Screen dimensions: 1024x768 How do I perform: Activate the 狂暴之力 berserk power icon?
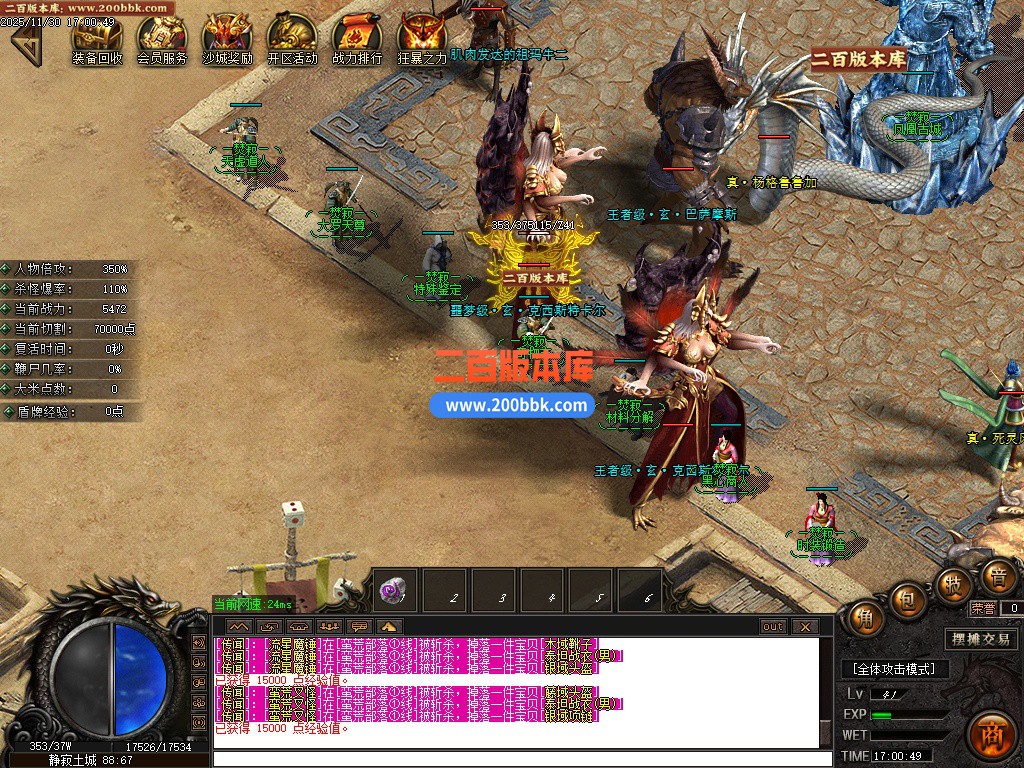[x=422, y=38]
